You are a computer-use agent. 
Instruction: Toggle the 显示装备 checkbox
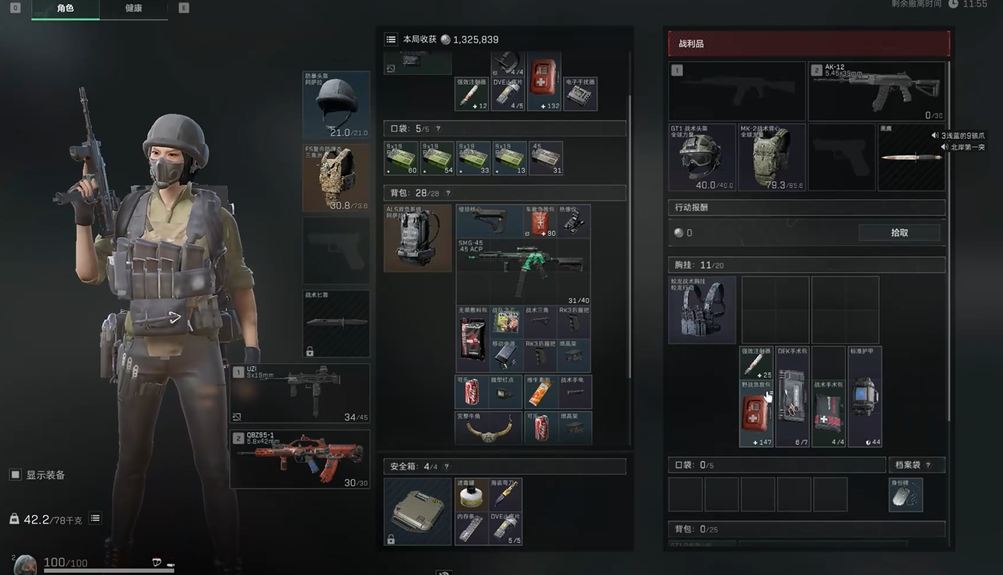[15, 475]
